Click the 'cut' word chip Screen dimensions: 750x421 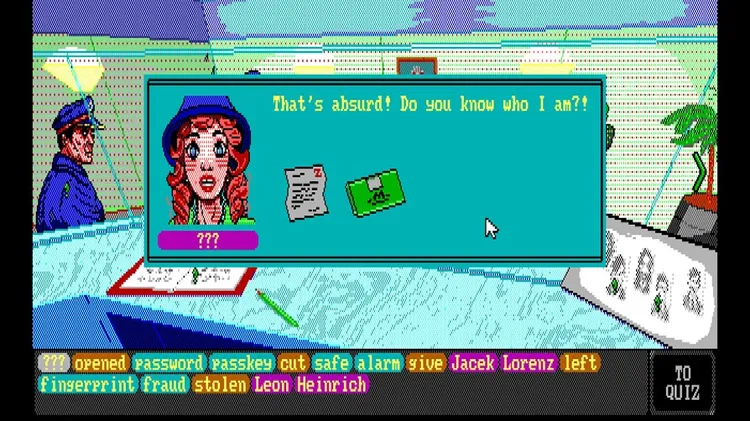[293, 363]
